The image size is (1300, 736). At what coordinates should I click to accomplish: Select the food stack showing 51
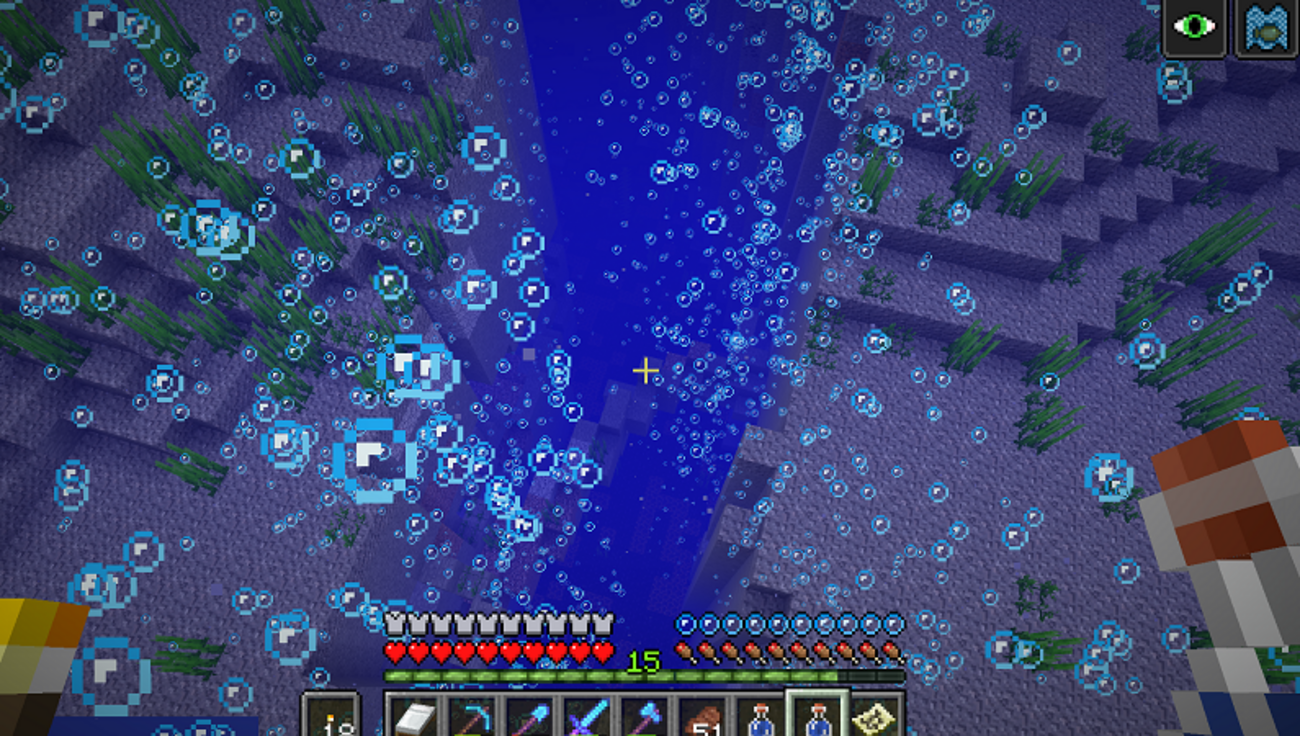click(702, 716)
